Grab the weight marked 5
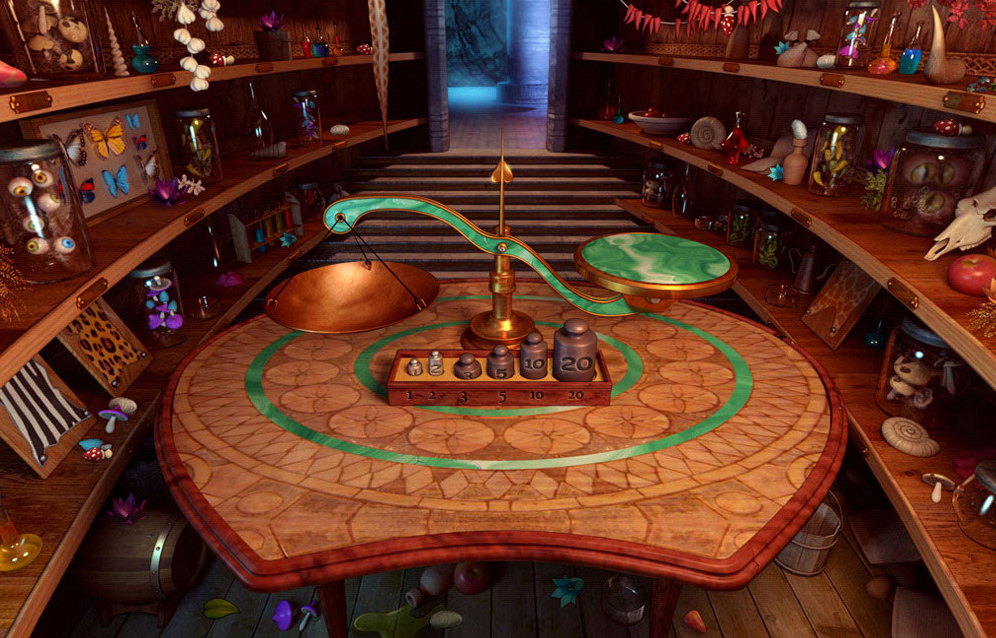 (x=500, y=363)
